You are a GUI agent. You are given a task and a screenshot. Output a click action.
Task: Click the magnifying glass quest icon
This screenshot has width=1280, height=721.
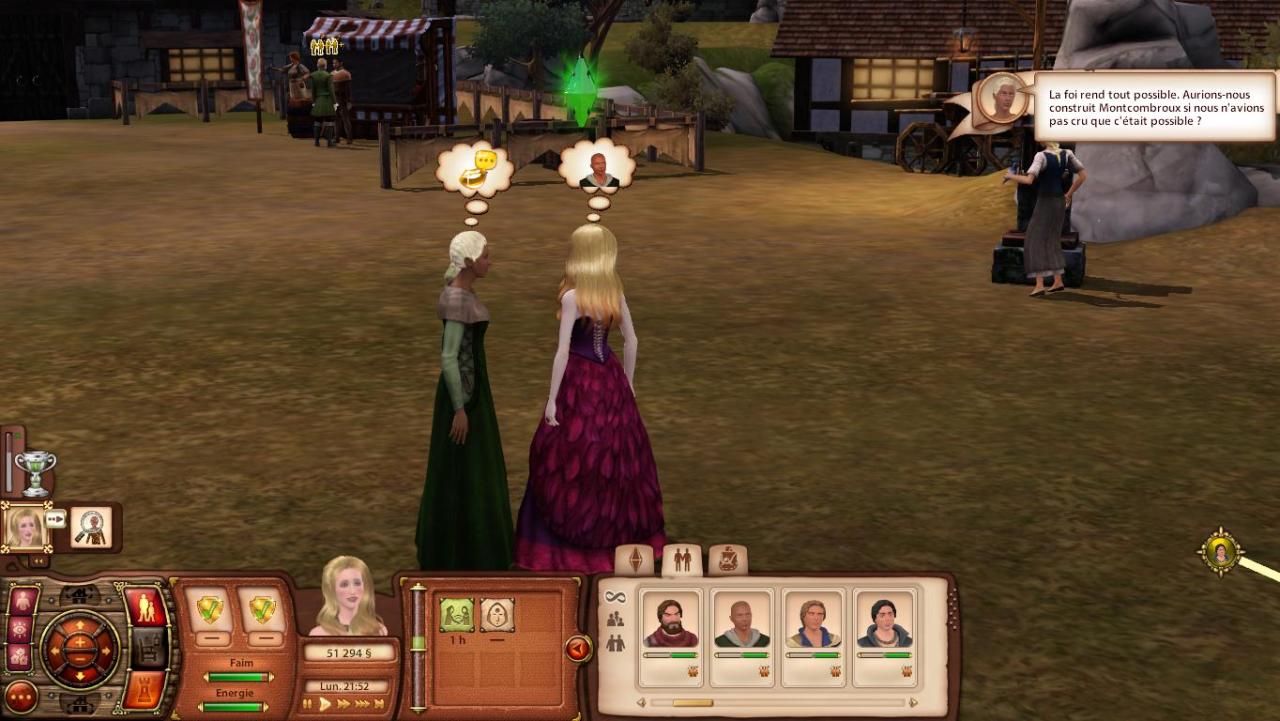(91, 527)
